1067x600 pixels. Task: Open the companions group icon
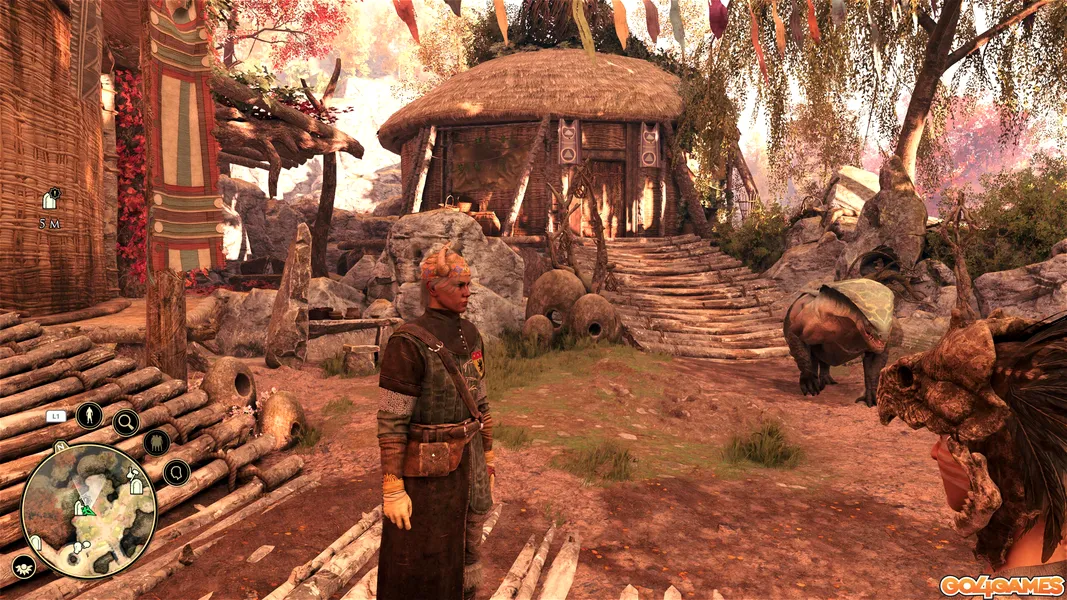(156, 443)
